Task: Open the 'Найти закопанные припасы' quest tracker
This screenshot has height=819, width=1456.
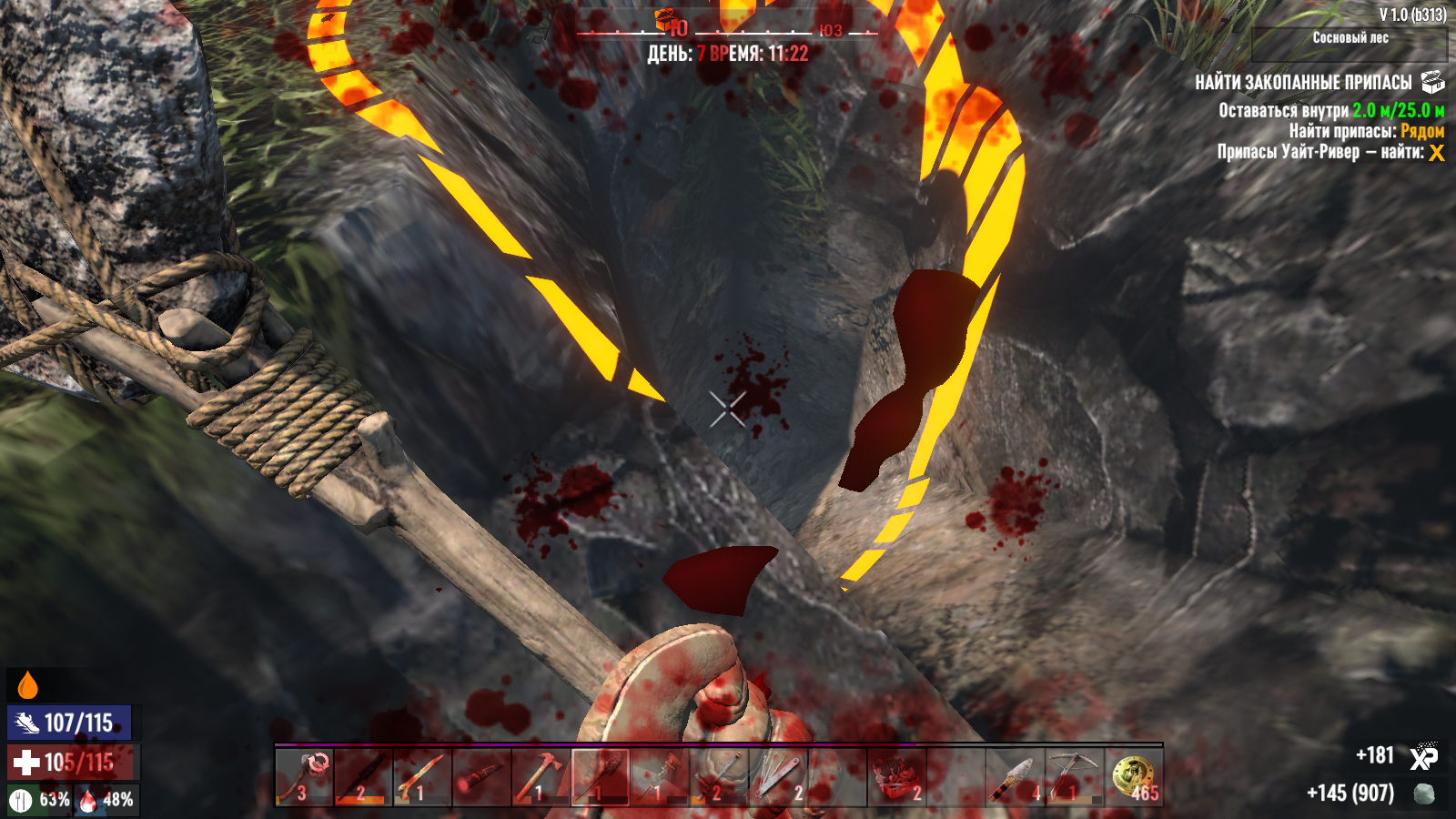Action: click(x=1303, y=83)
